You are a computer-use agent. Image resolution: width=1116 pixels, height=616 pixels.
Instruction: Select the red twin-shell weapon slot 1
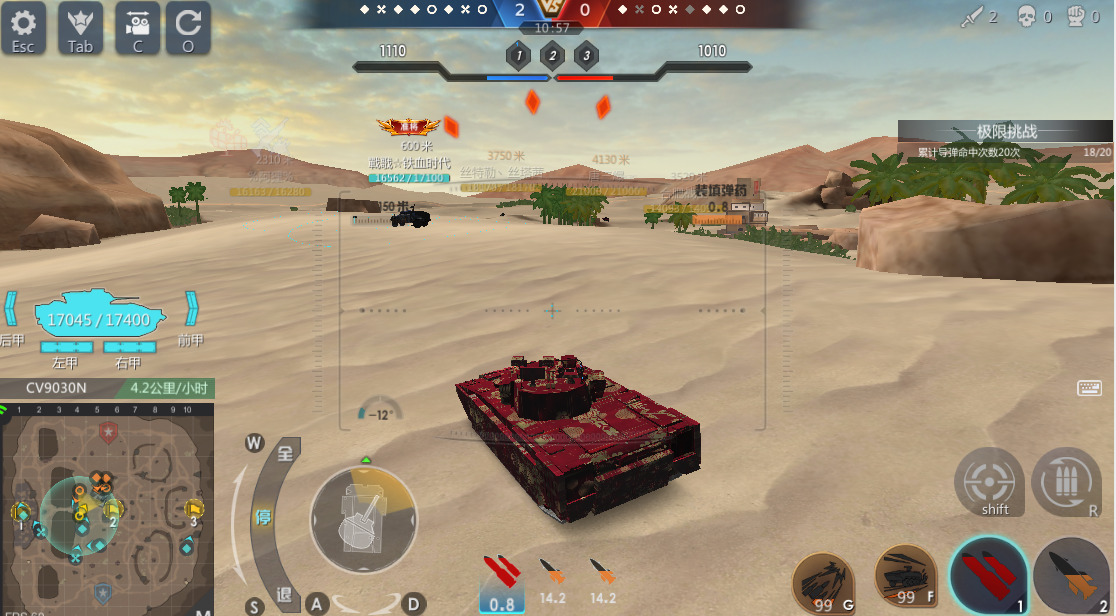pos(989,576)
